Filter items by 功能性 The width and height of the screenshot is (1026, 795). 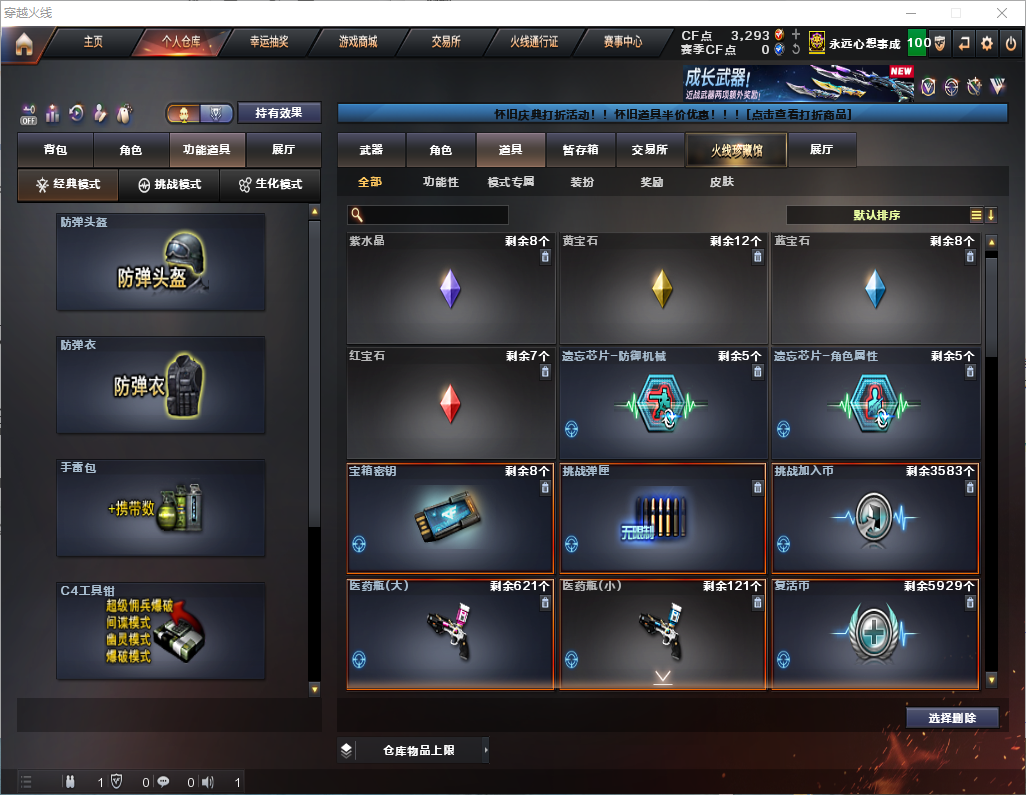pyautogui.click(x=440, y=182)
